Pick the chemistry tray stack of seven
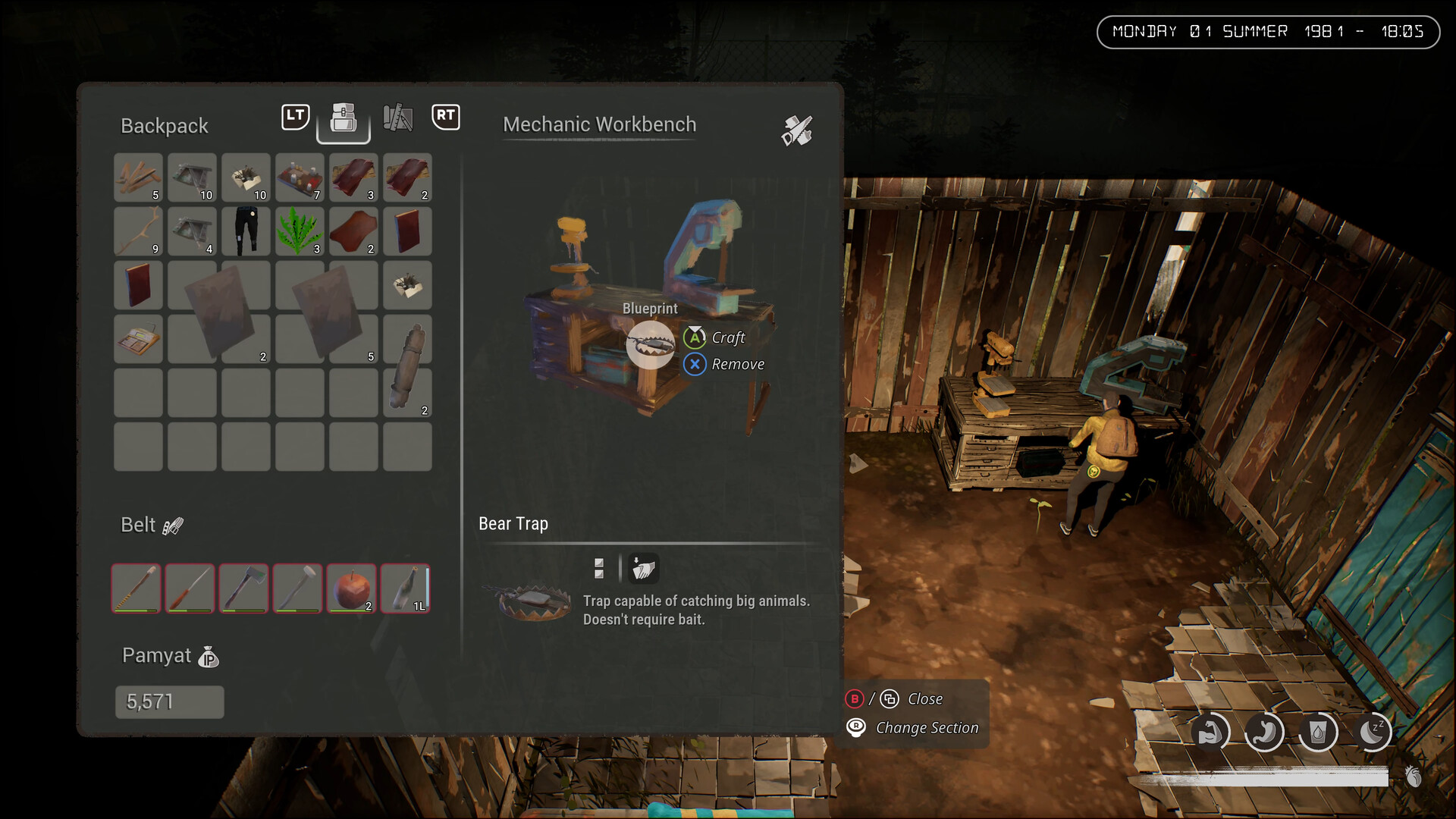1456x819 pixels. tap(300, 177)
